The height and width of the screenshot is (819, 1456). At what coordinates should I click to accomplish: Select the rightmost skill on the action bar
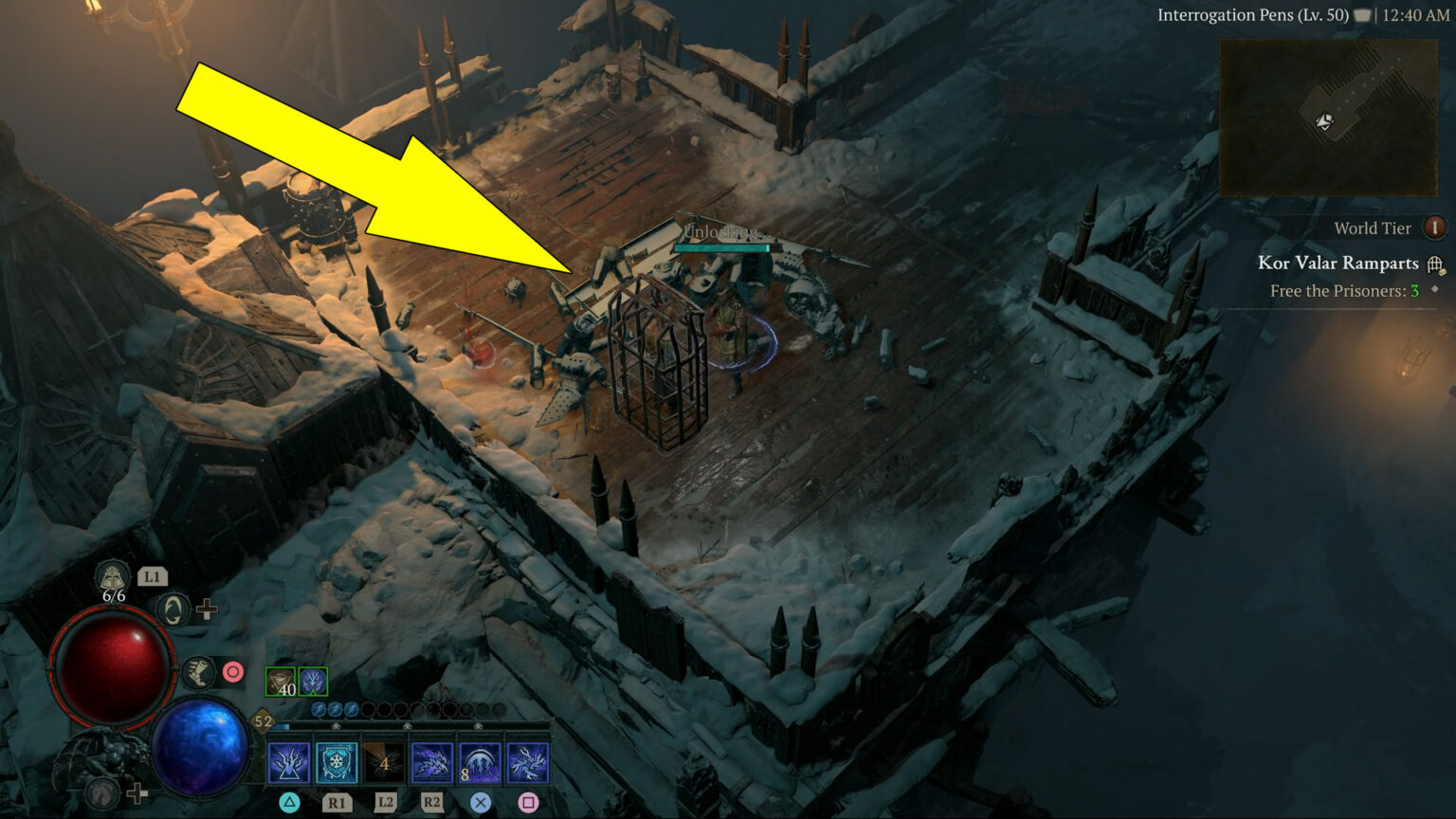(x=526, y=763)
